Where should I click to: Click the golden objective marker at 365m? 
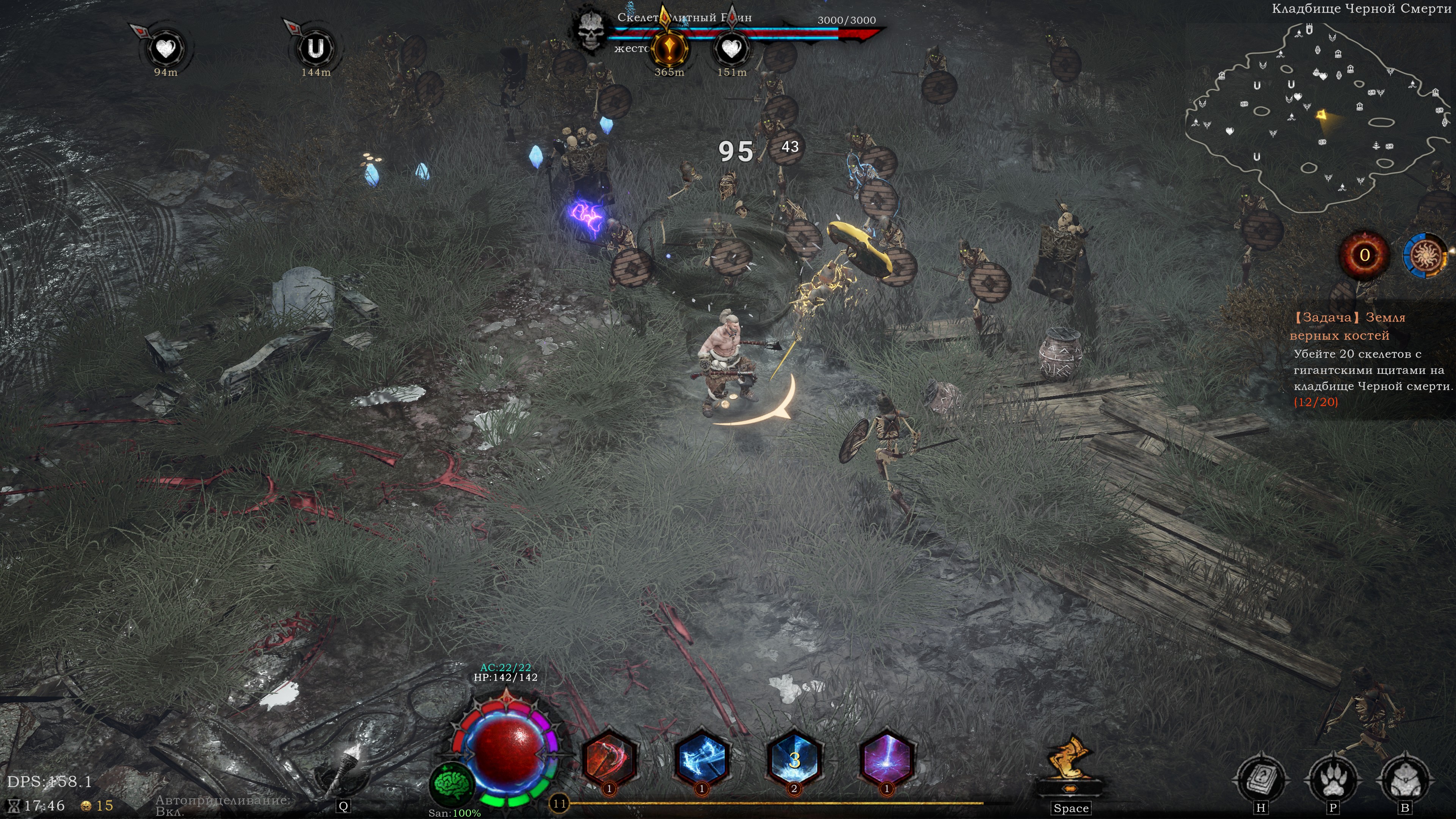tap(669, 49)
